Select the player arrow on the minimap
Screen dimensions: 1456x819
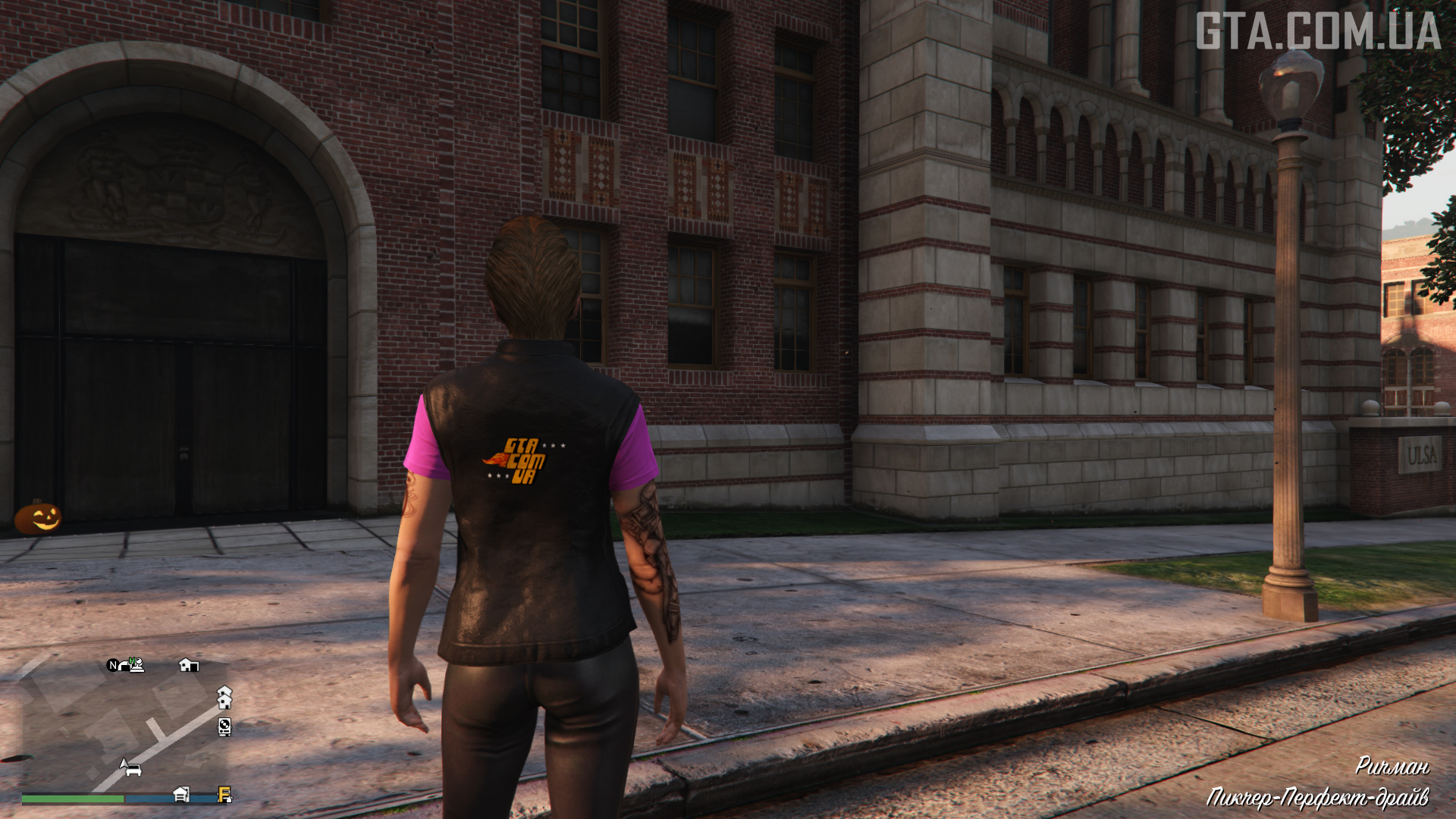[124, 763]
